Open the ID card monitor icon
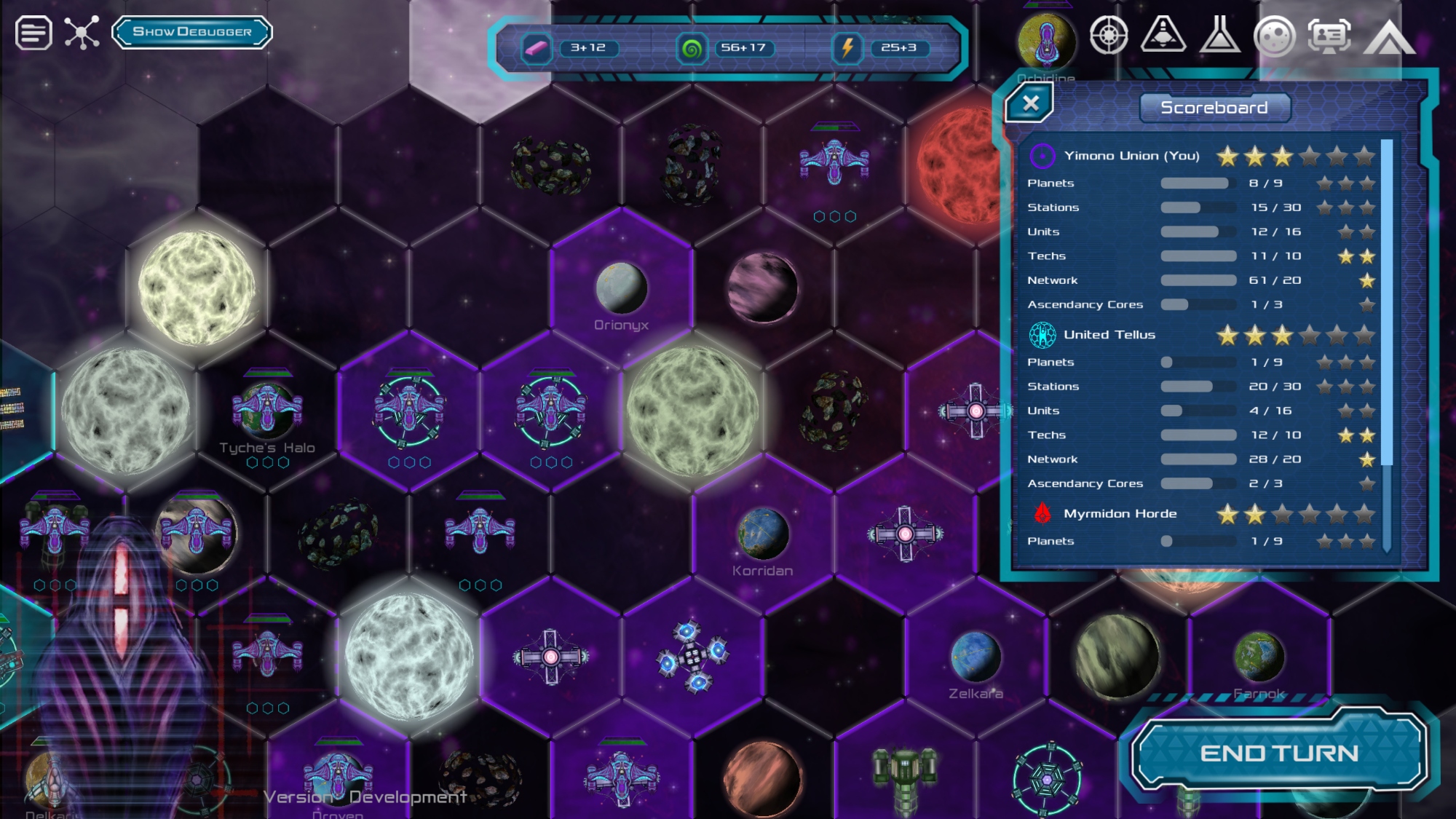Screen dimensions: 1456x819 click(x=1329, y=35)
